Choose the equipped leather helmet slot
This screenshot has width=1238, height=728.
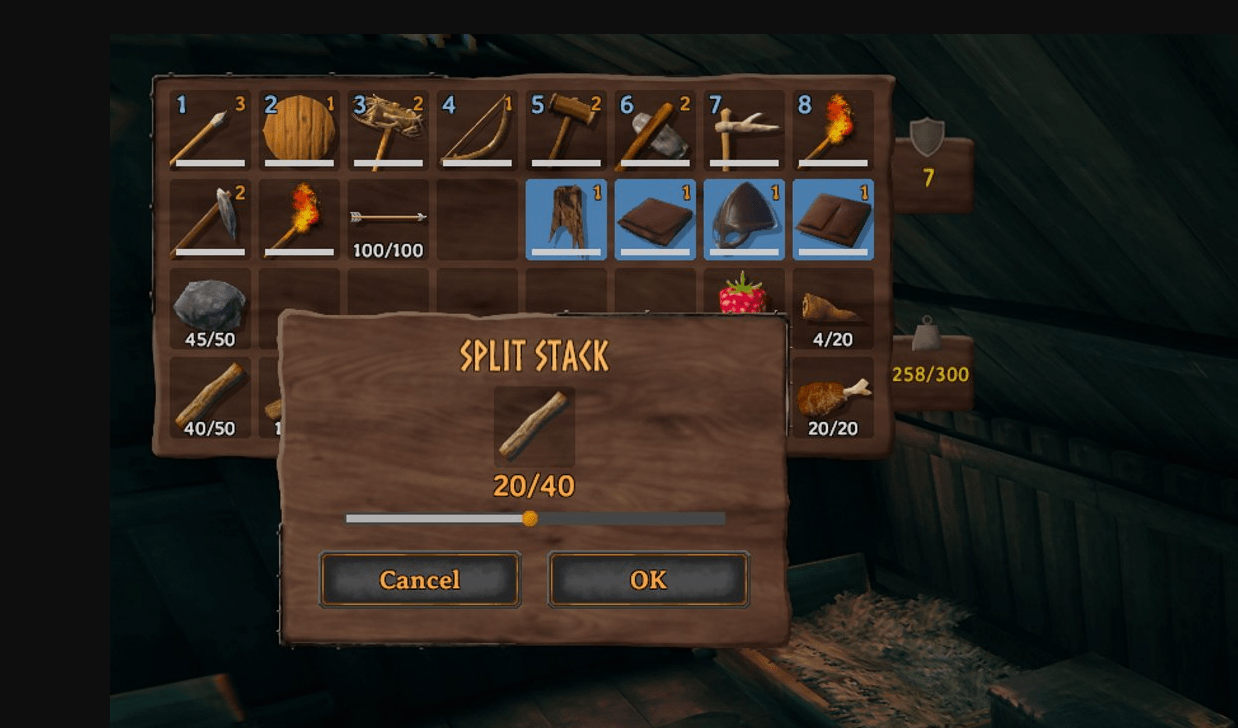pos(744,219)
